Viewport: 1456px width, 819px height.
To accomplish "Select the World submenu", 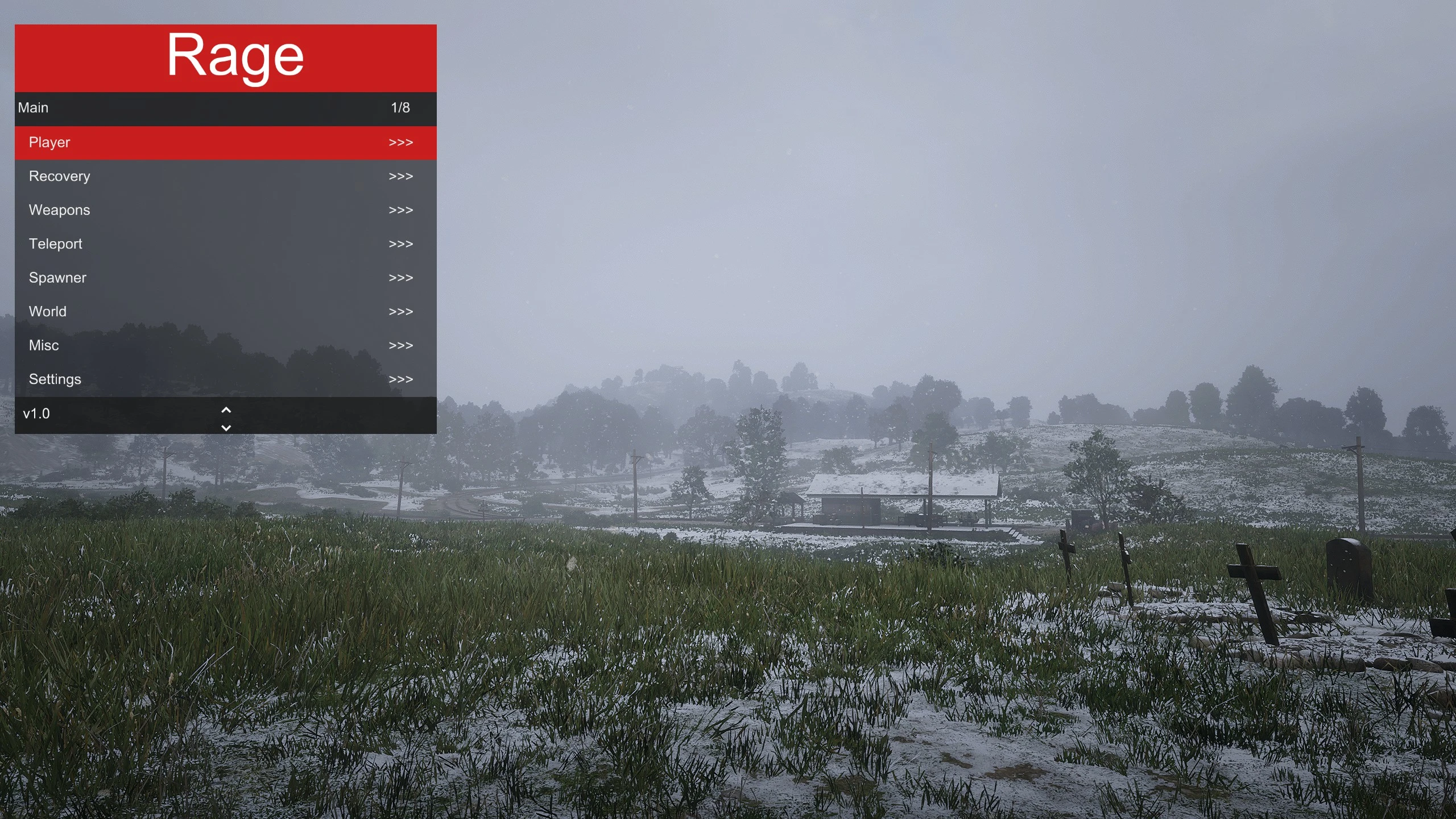I will [x=225, y=312].
